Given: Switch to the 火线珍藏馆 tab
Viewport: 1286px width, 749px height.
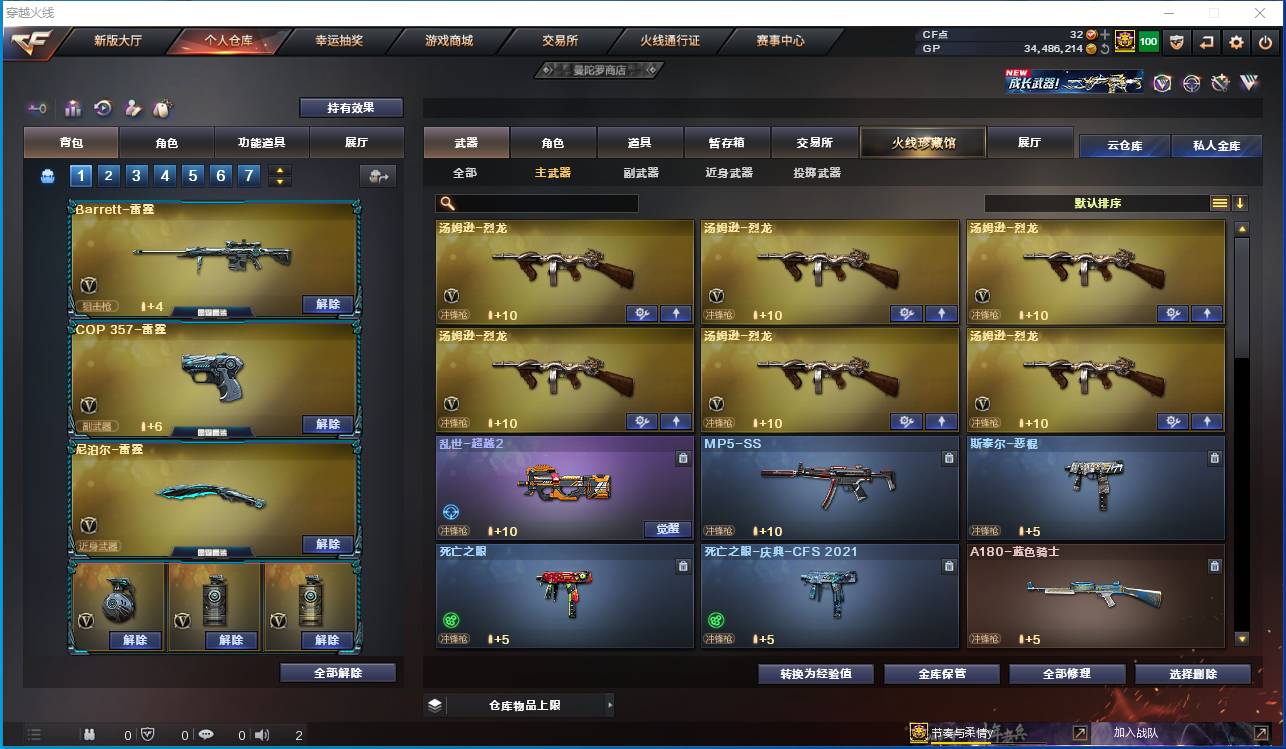Looking at the screenshot, I should (923, 142).
